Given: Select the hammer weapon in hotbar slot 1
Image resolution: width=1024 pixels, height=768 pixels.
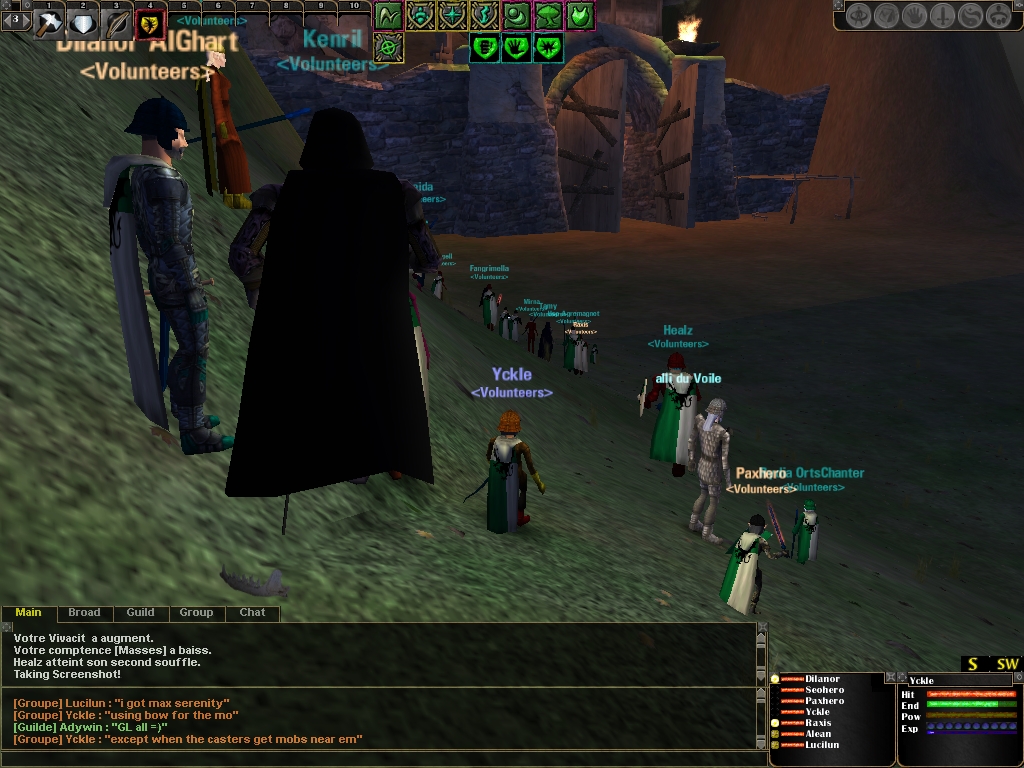Looking at the screenshot, I should coord(49,24).
